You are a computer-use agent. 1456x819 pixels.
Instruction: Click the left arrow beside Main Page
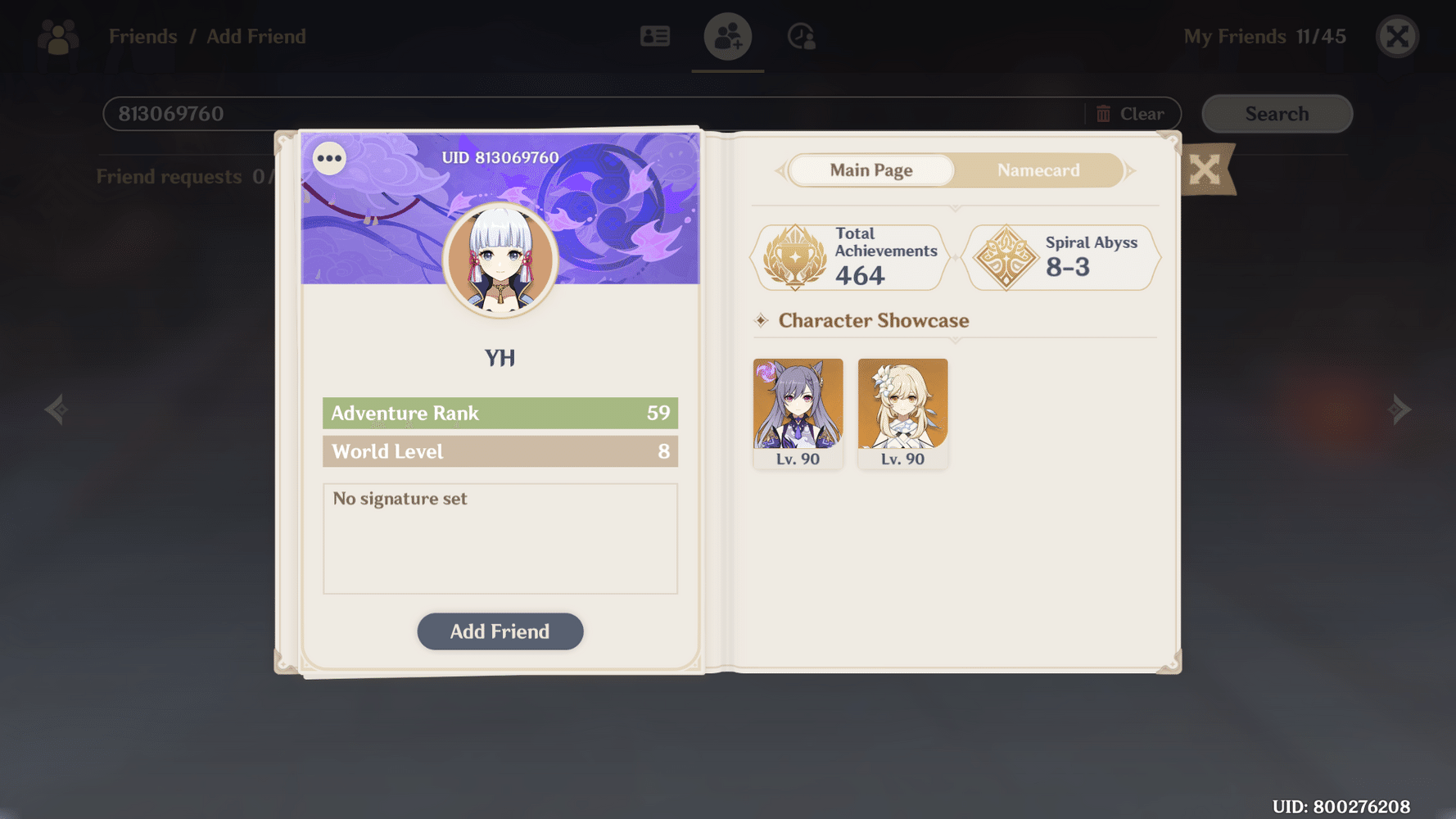tap(780, 170)
